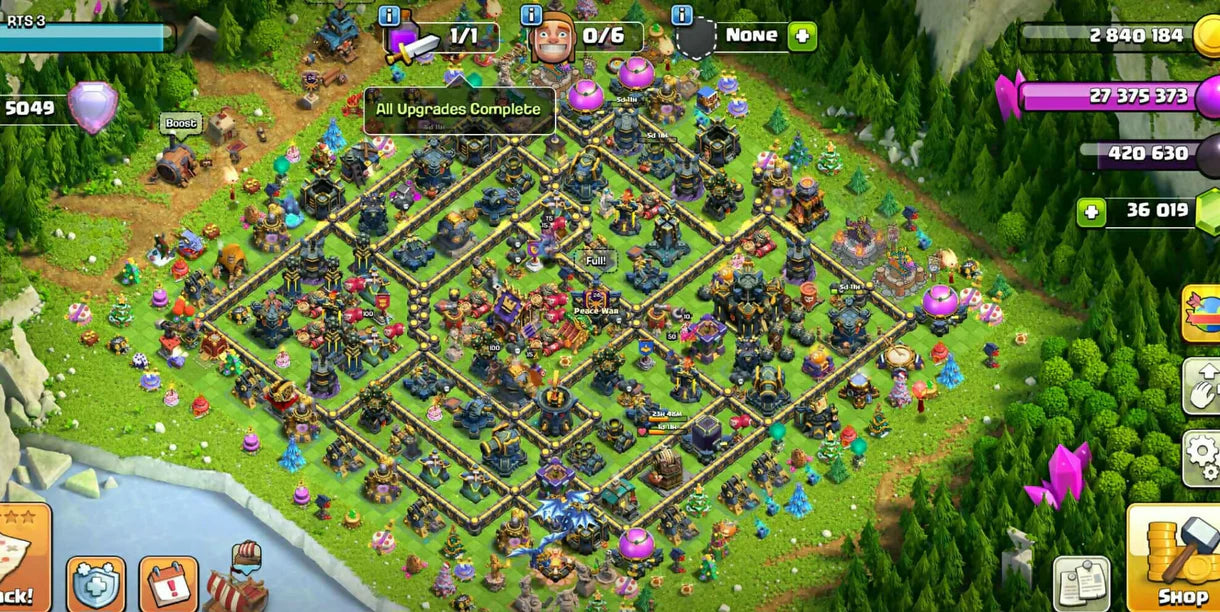Show info for the laboratory 1/1 counter
The image size is (1220, 612).
390,15
